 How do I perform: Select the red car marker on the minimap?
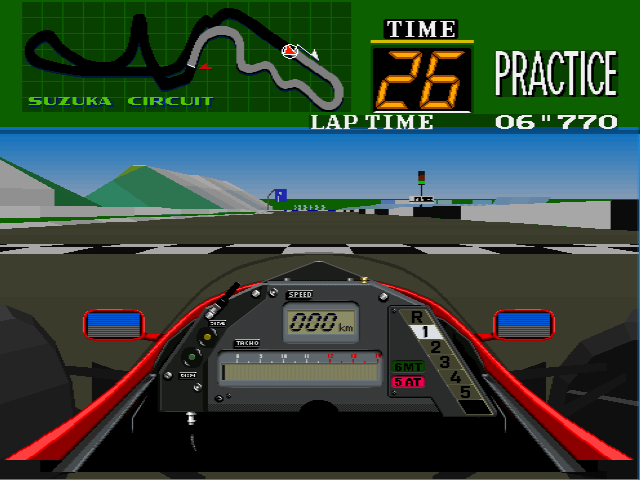290,49
